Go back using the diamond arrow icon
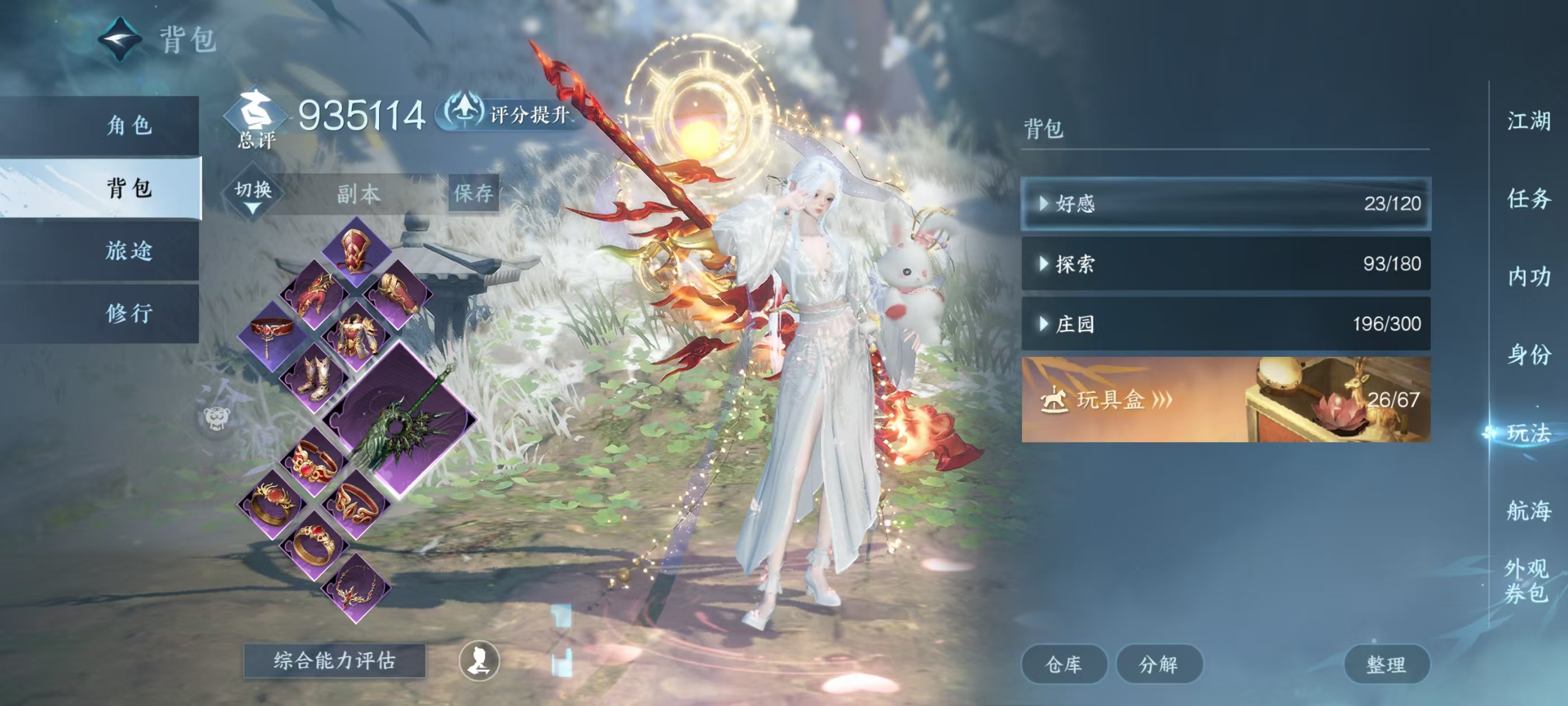 pyautogui.click(x=120, y=39)
